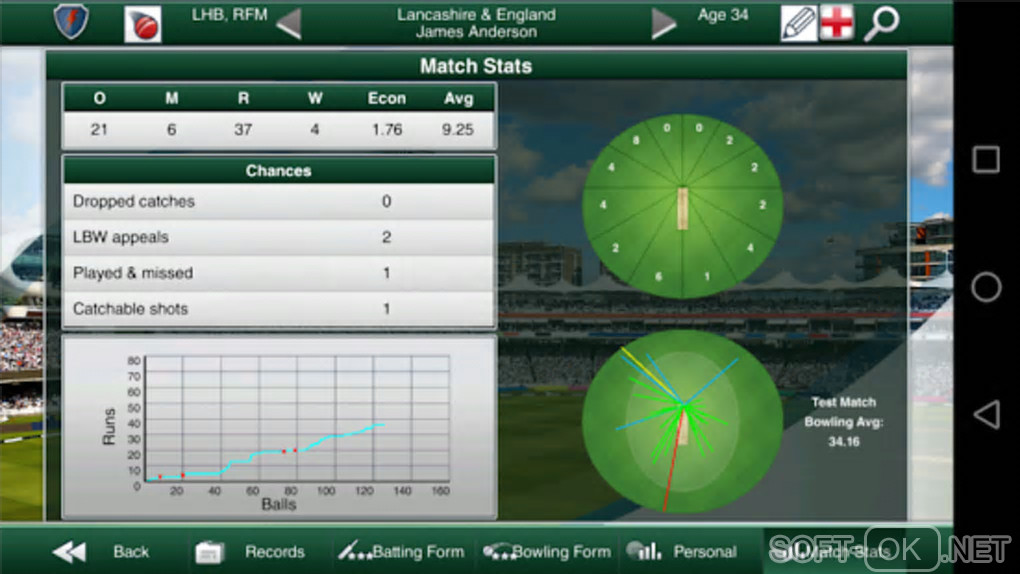Image resolution: width=1020 pixels, height=574 pixels.
Task: Open the Personal tab
Action: [682, 551]
